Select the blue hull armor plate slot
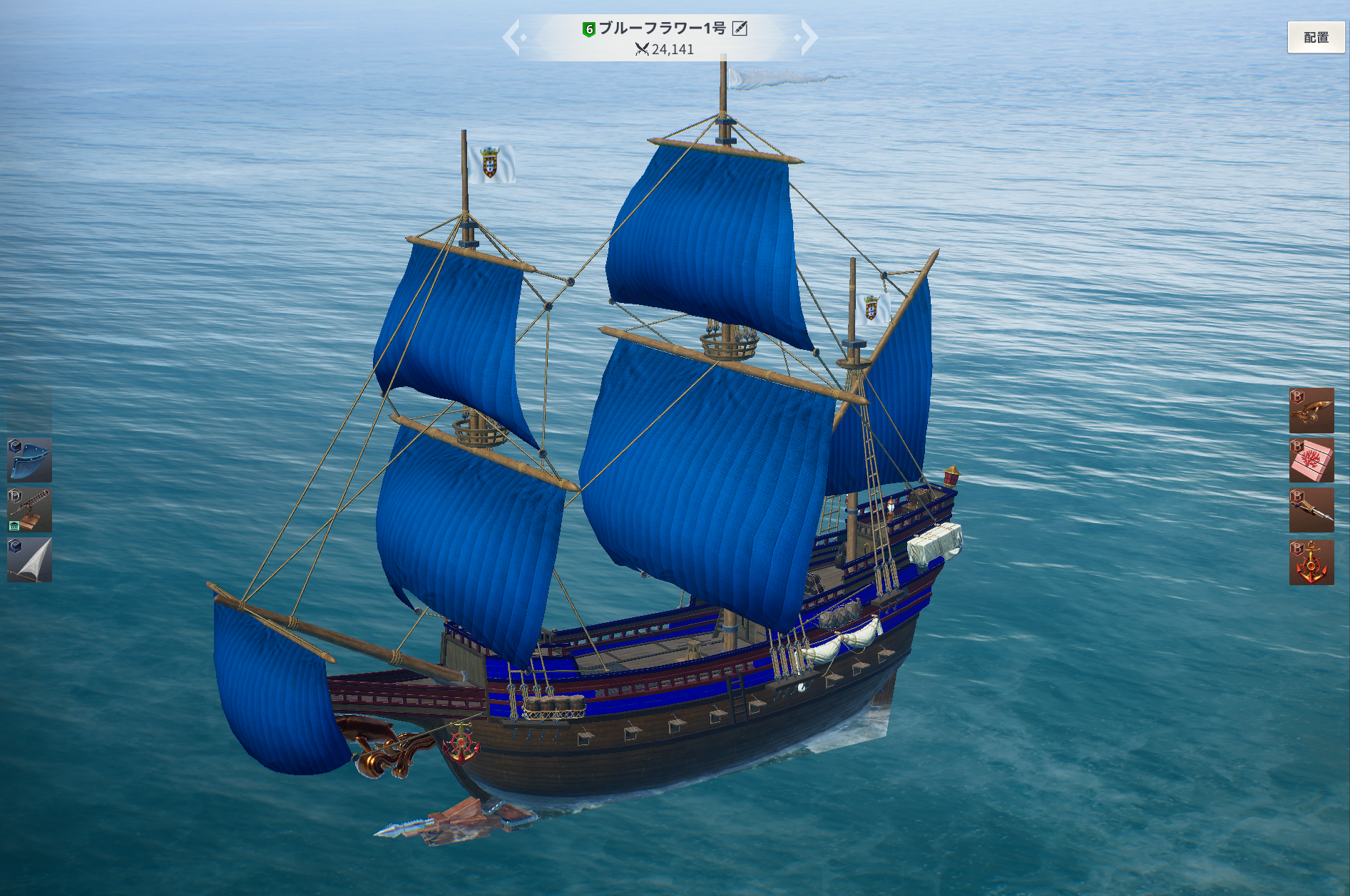This screenshot has height=896, width=1350. tap(29, 460)
